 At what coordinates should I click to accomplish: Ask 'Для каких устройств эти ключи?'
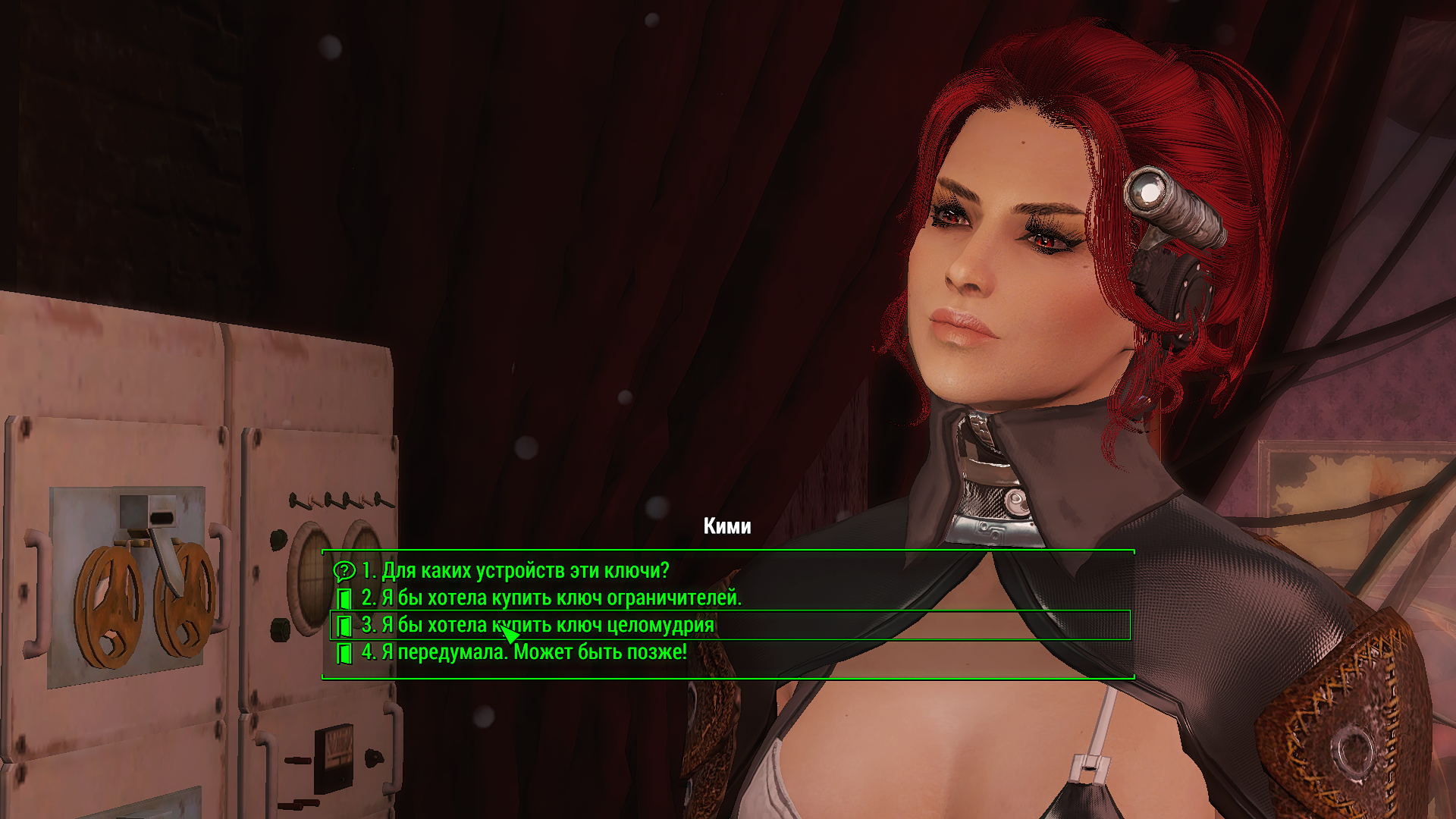click(515, 570)
